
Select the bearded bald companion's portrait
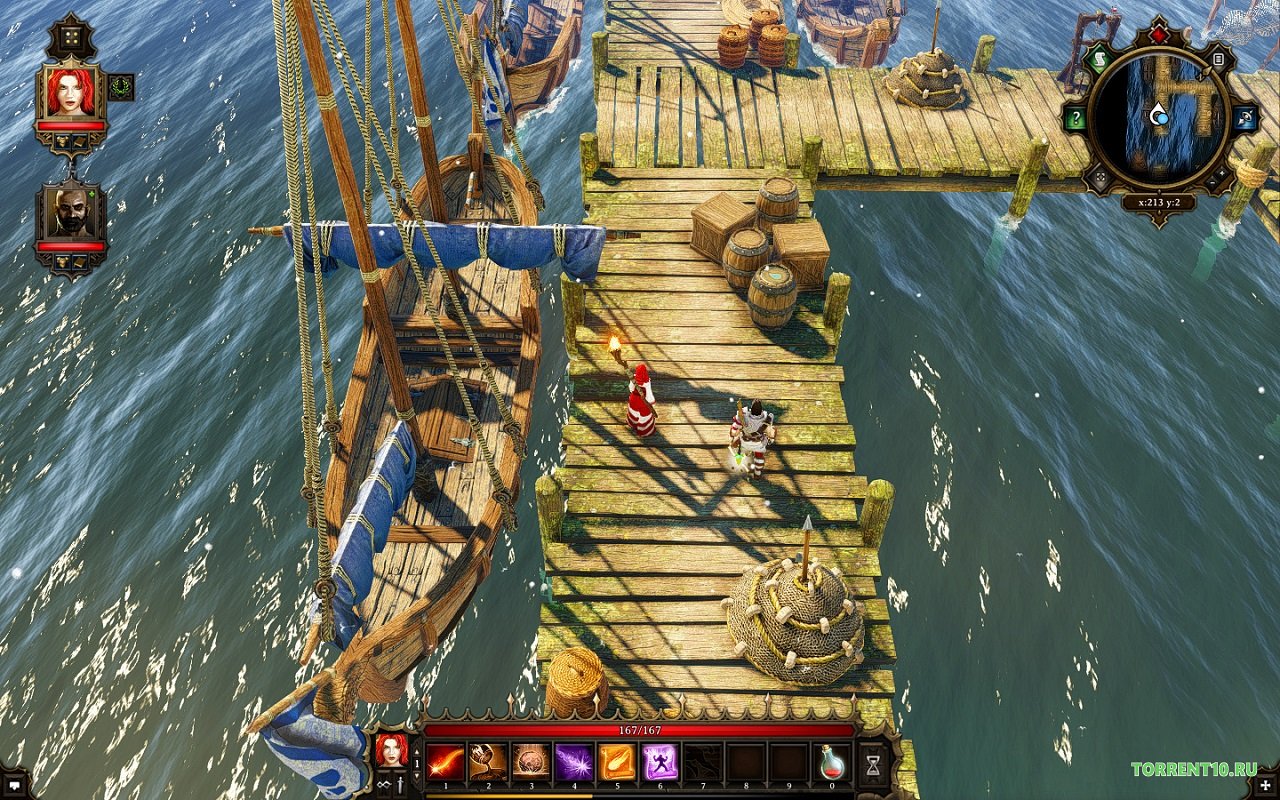point(70,212)
